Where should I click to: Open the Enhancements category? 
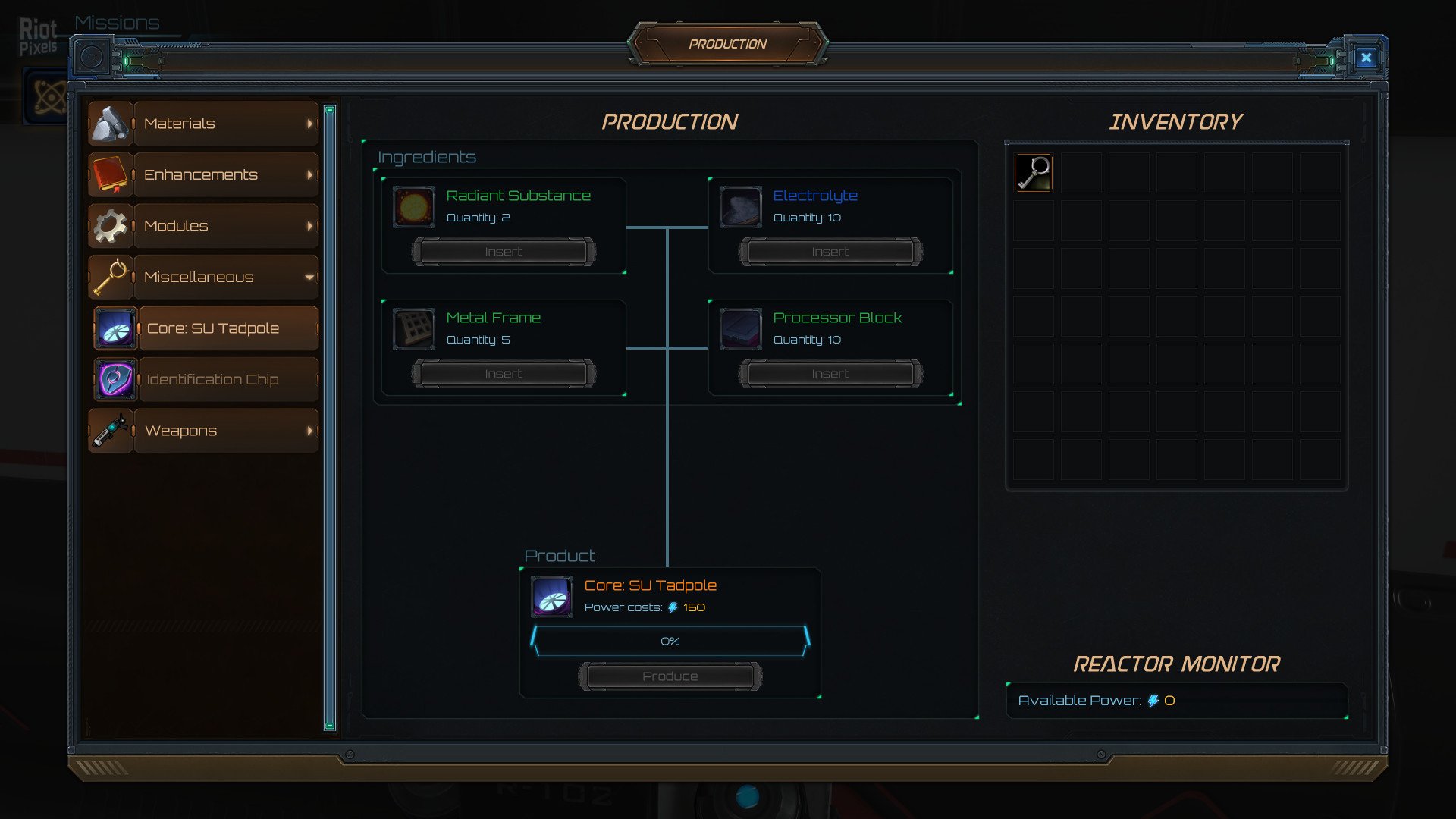click(202, 175)
